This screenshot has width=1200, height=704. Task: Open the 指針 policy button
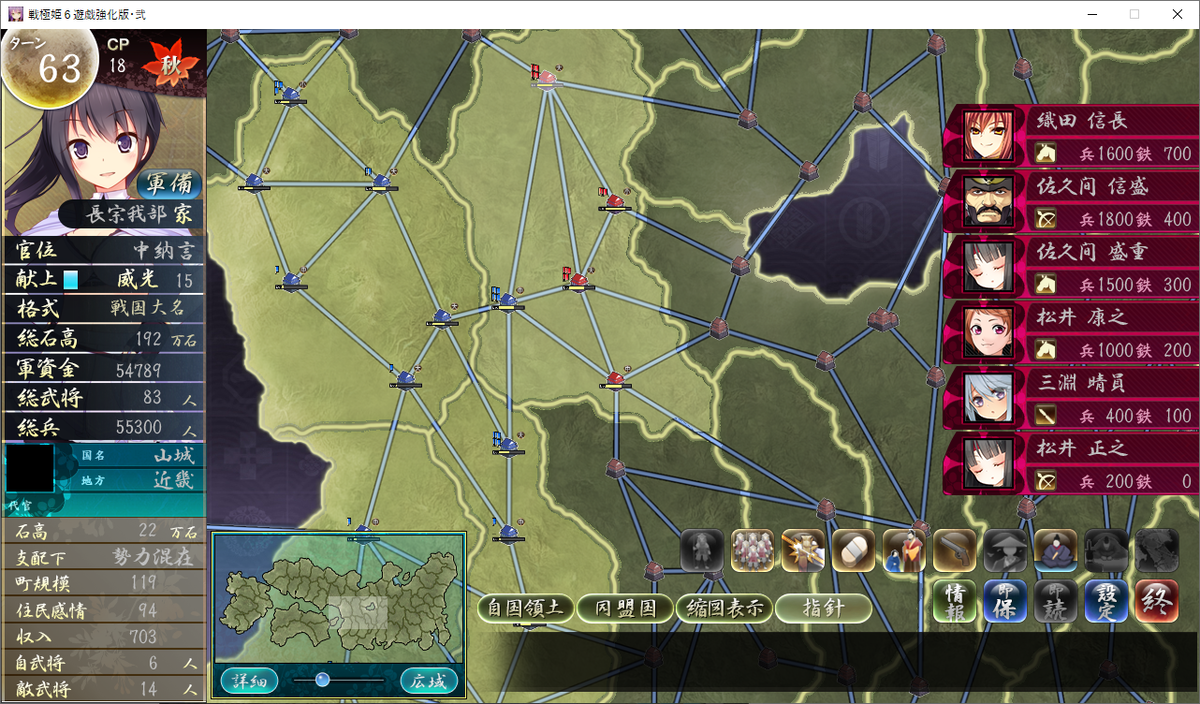(822, 608)
